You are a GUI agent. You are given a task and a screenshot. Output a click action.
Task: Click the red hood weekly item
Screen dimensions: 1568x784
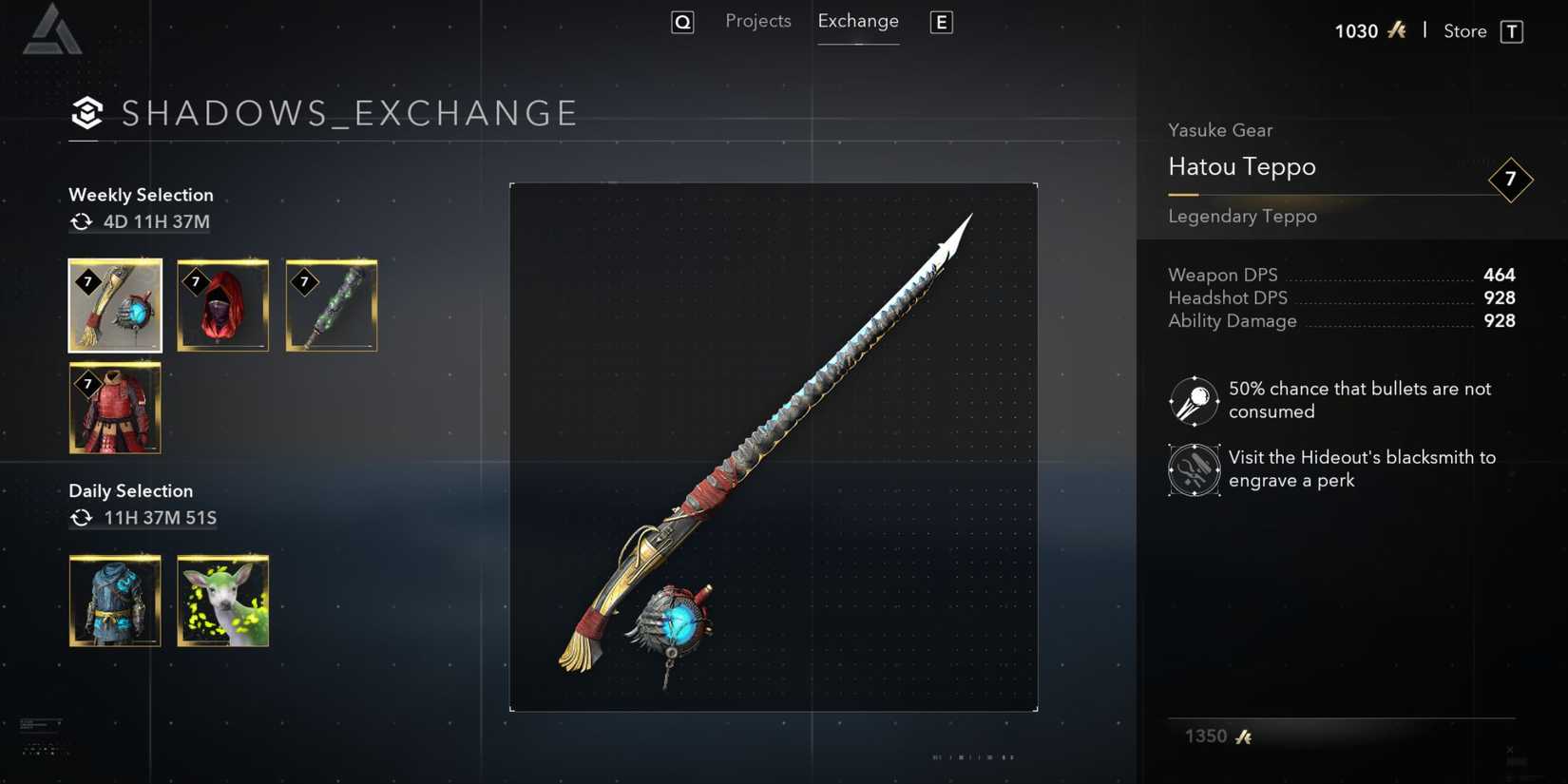[x=222, y=305]
